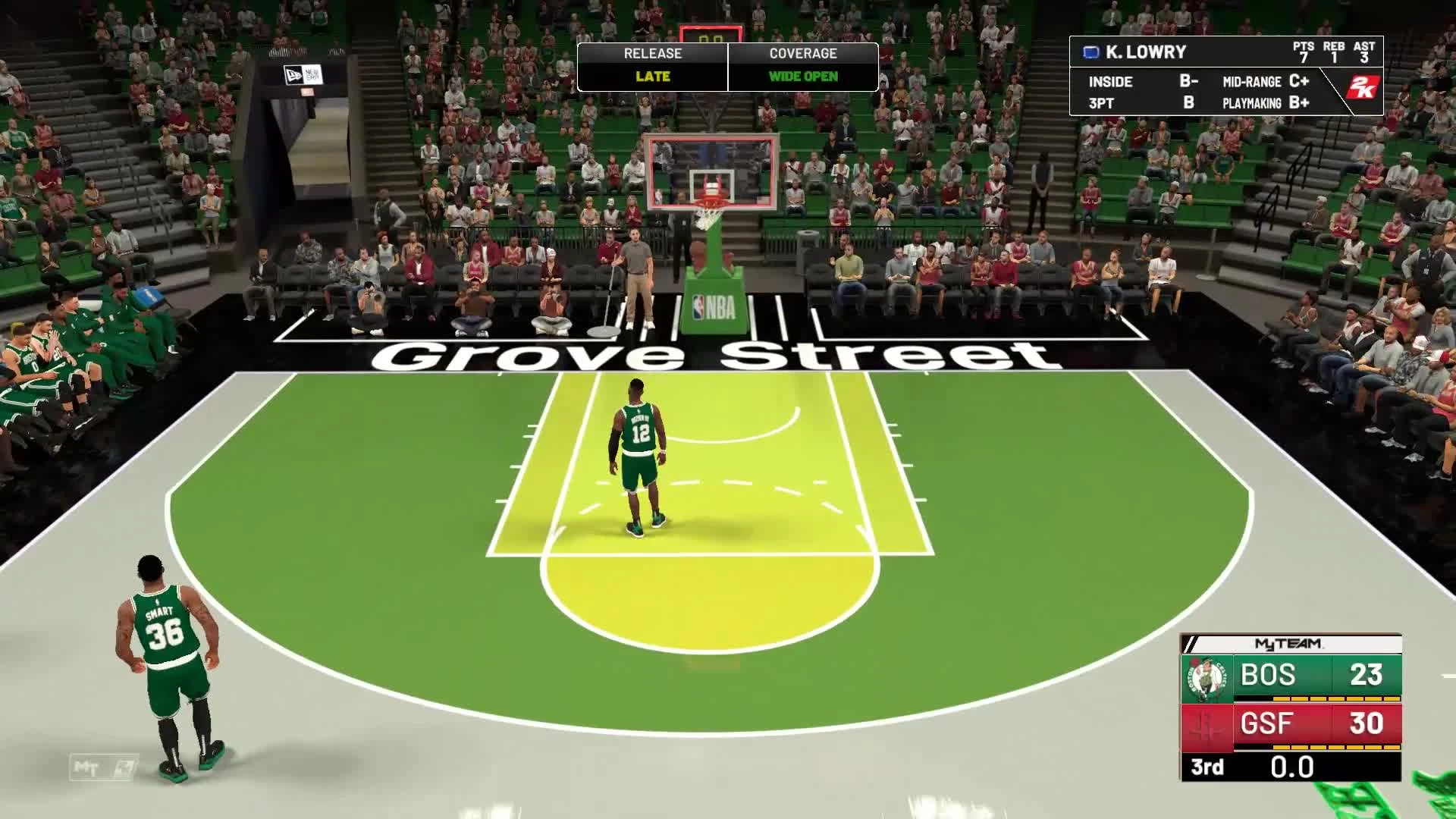The width and height of the screenshot is (1456, 819).
Task: Expand the COVERAGE header panel
Action: pos(802,53)
